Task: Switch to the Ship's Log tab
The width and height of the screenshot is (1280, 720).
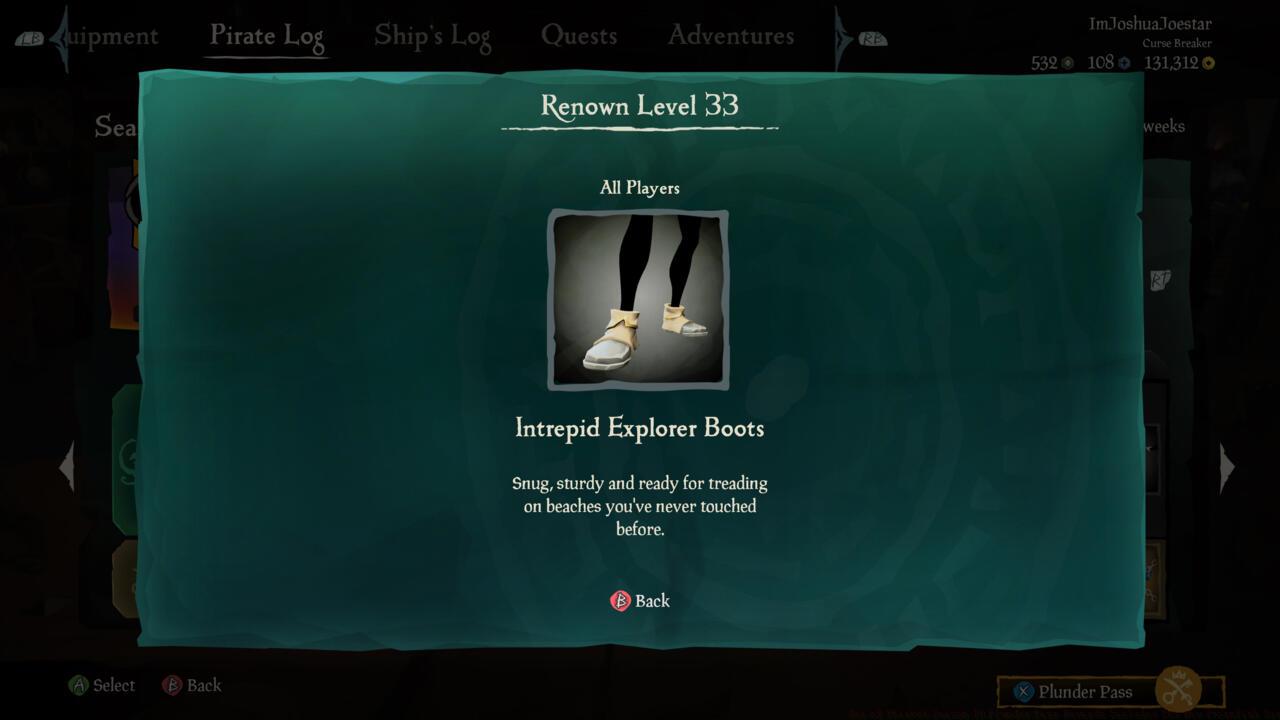Action: tap(432, 36)
